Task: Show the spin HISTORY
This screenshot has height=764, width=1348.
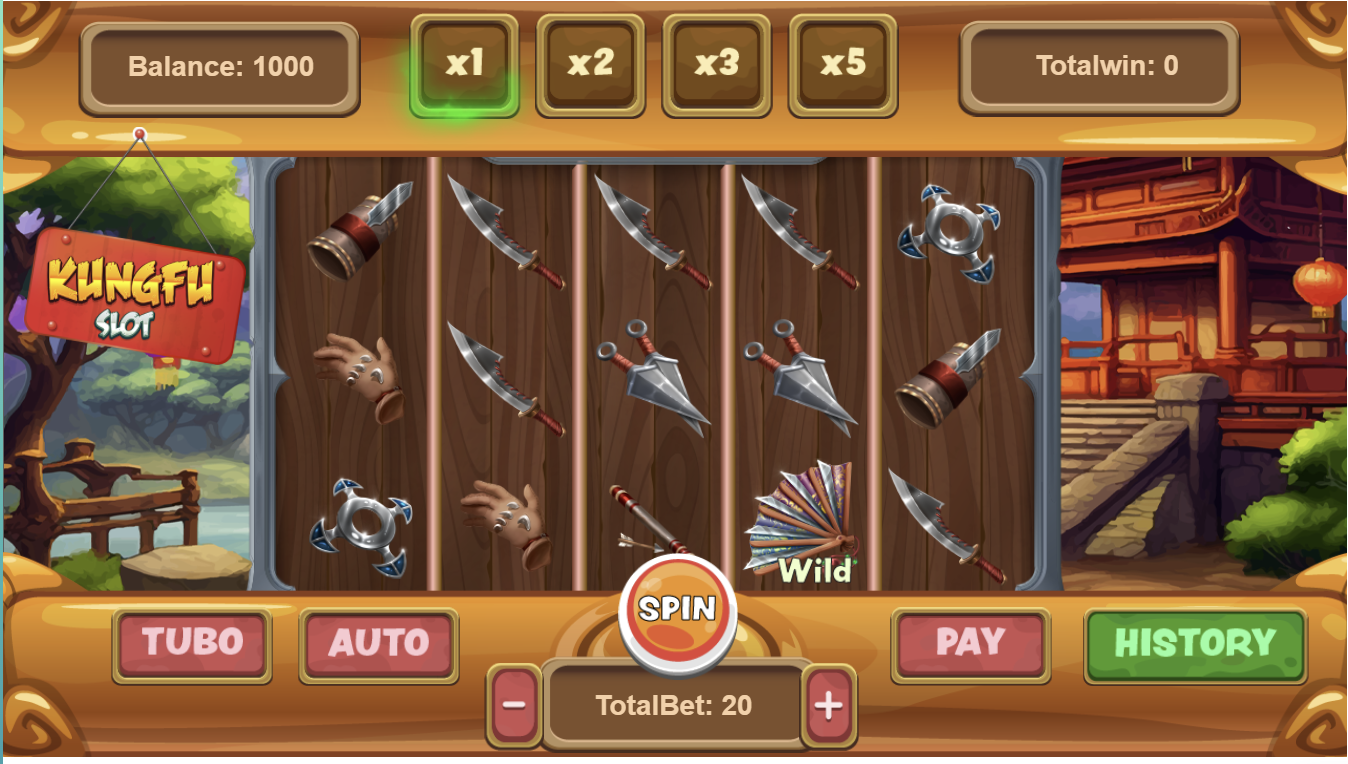Action: click(1195, 643)
